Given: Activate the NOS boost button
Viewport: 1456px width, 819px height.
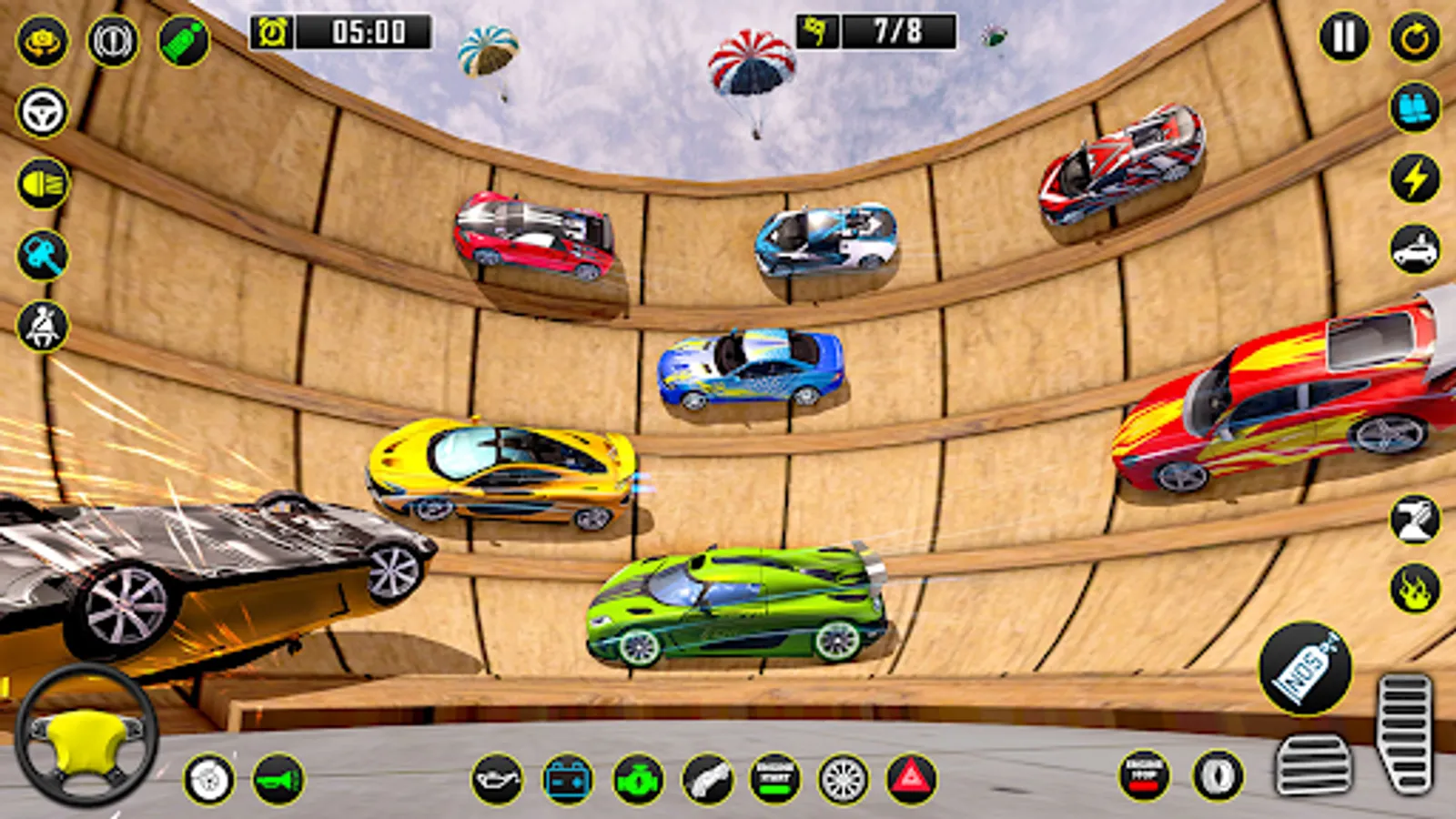Looking at the screenshot, I should (1305, 669).
